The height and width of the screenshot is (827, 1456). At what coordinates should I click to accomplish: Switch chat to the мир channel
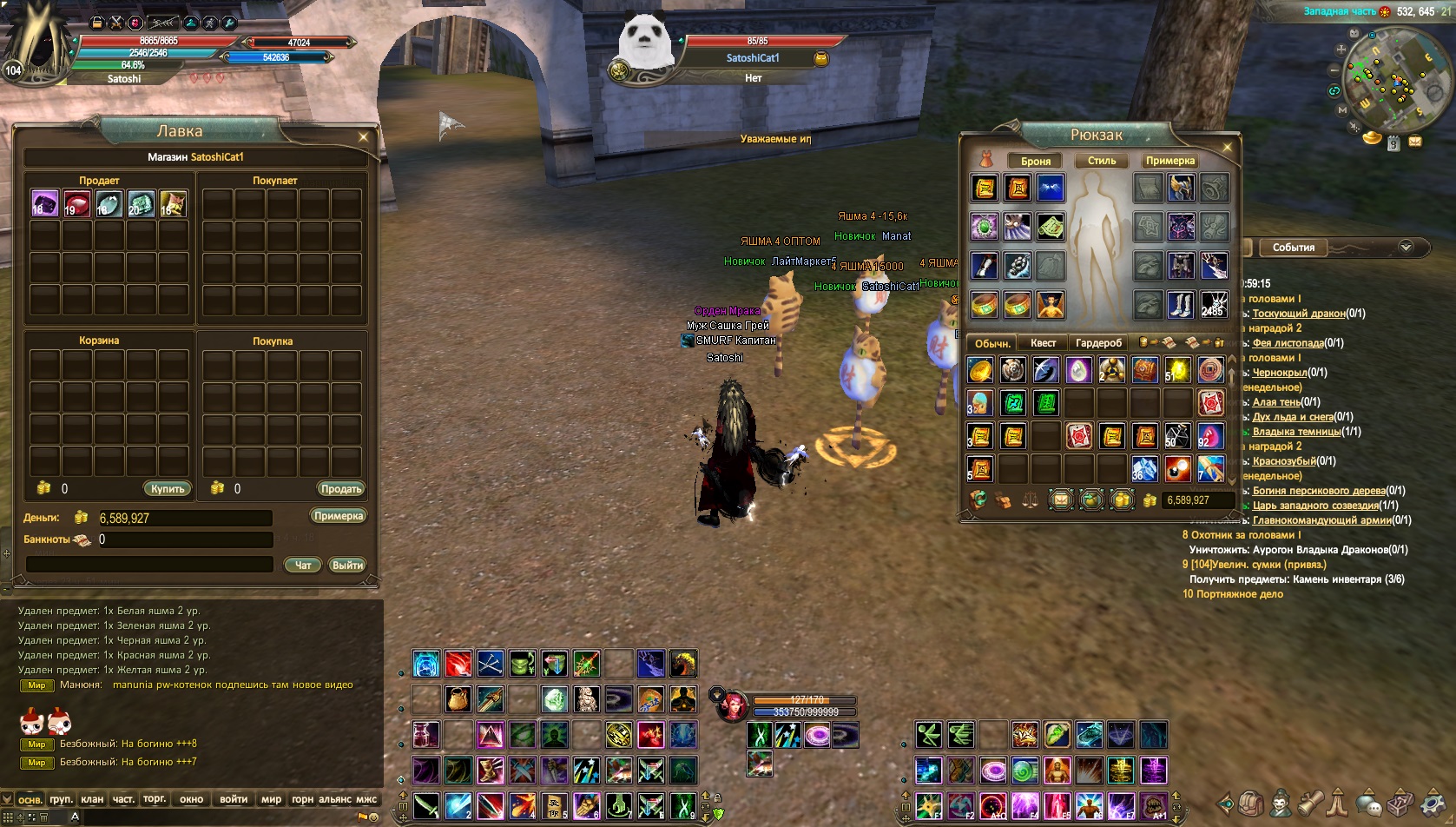[271, 799]
